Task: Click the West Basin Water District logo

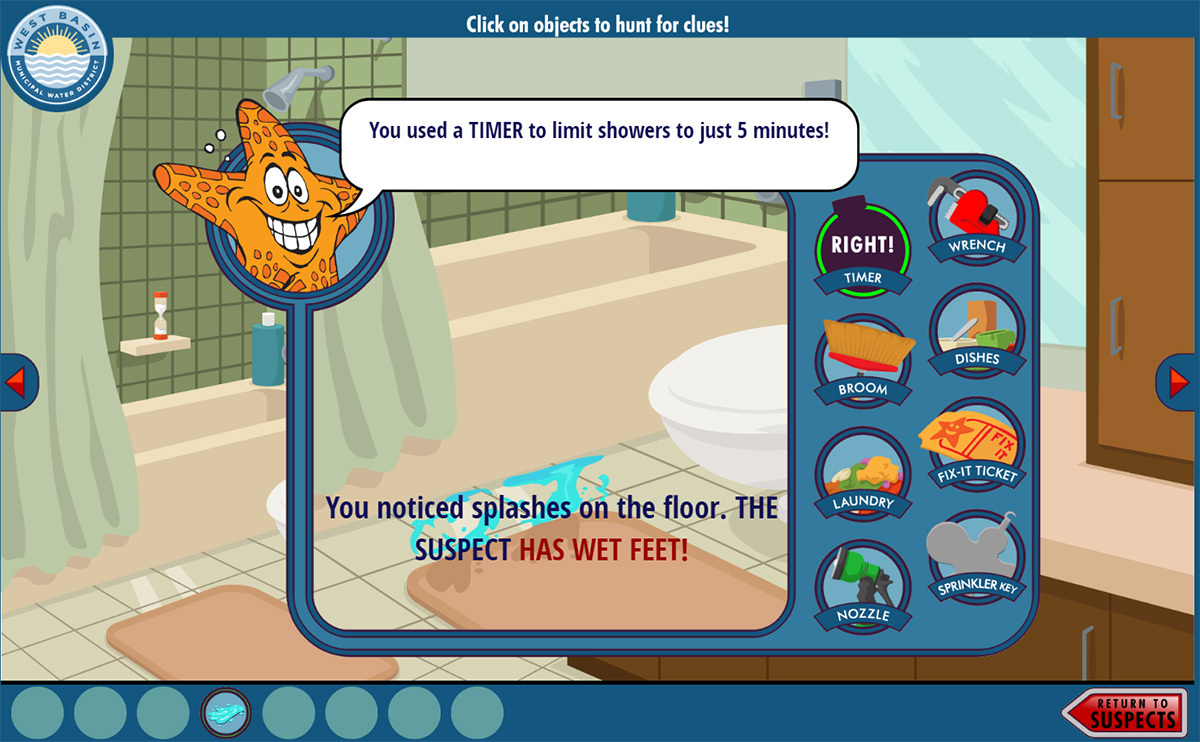Action: point(58,57)
